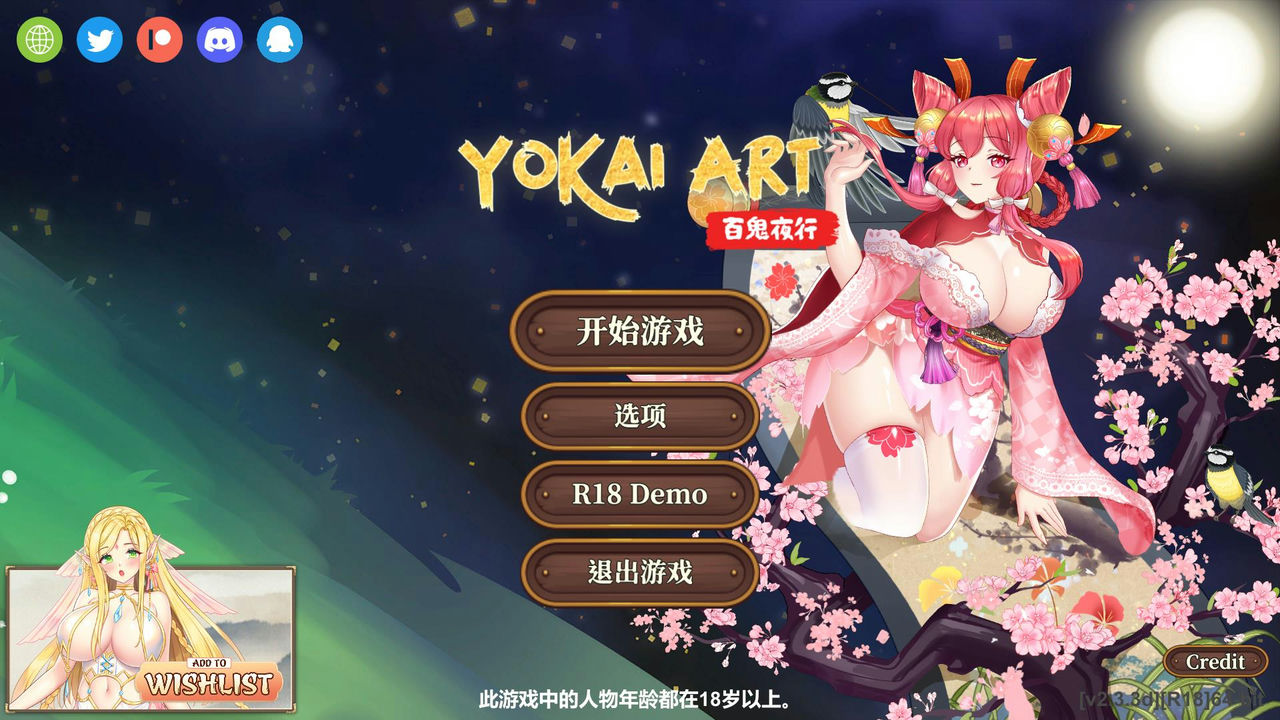This screenshot has height=720, width=1280.
Task: Click the blue Twitter circle button
Action: [x=99, y=41]
